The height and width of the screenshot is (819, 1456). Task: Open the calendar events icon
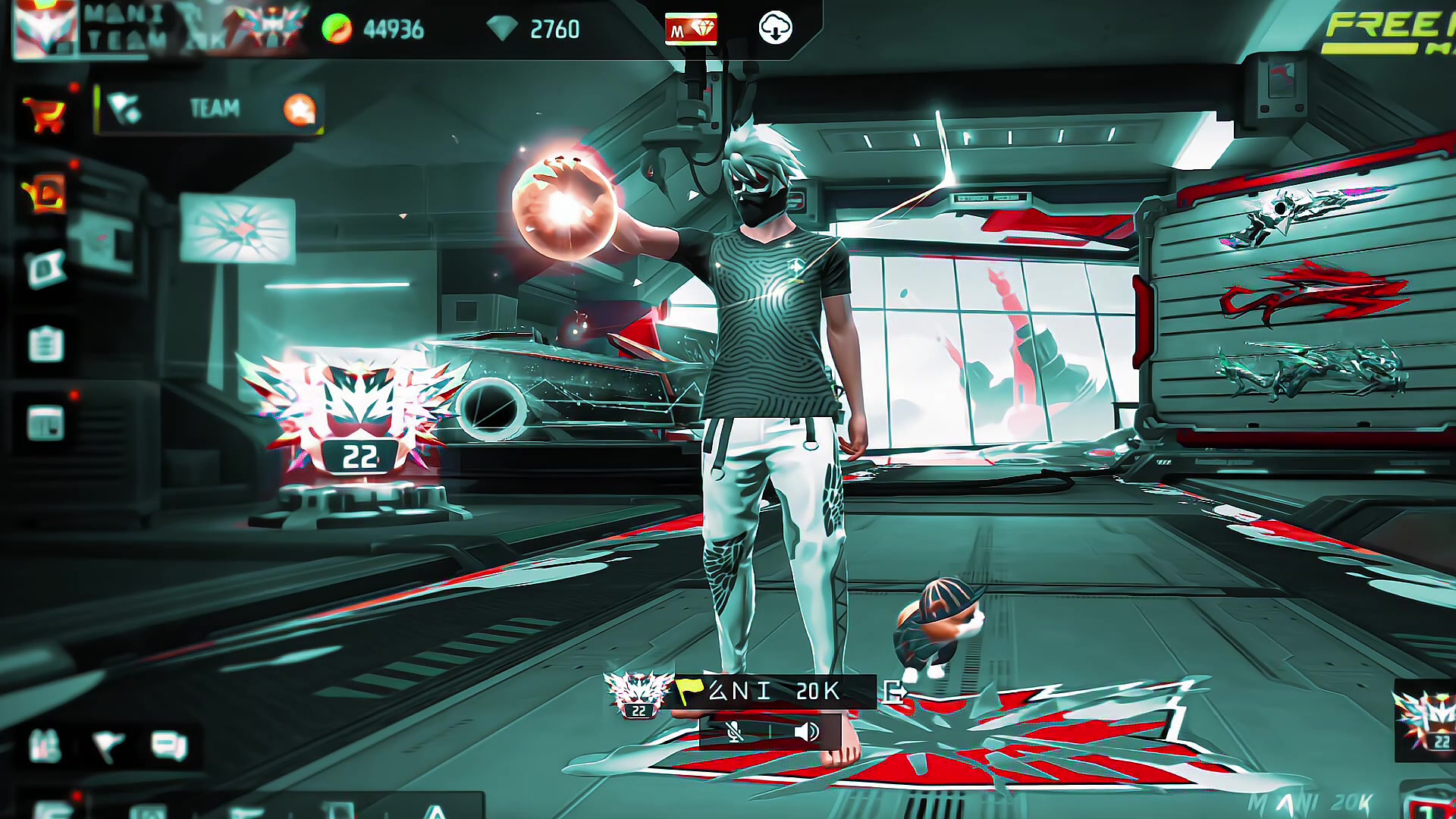point(45,423)
